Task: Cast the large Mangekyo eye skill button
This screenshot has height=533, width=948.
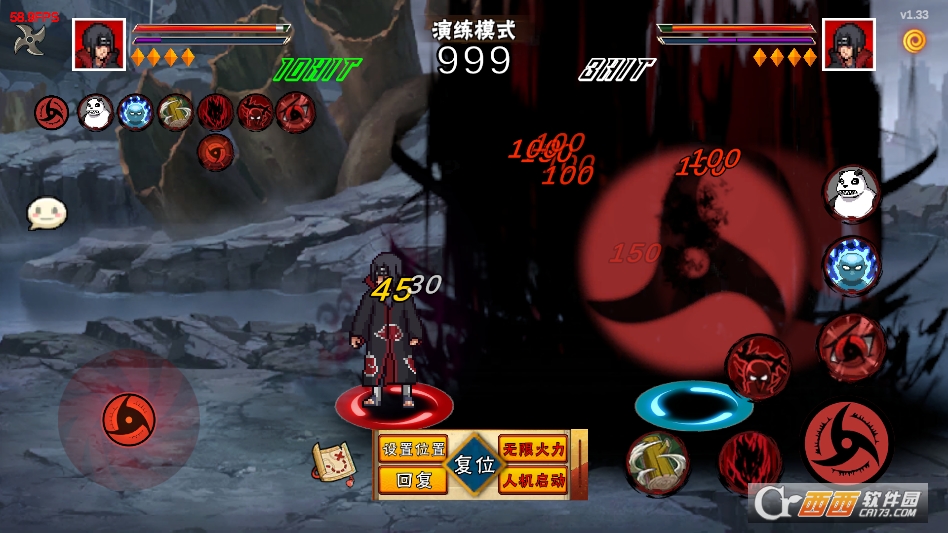Action: click(x=851, y=345)
